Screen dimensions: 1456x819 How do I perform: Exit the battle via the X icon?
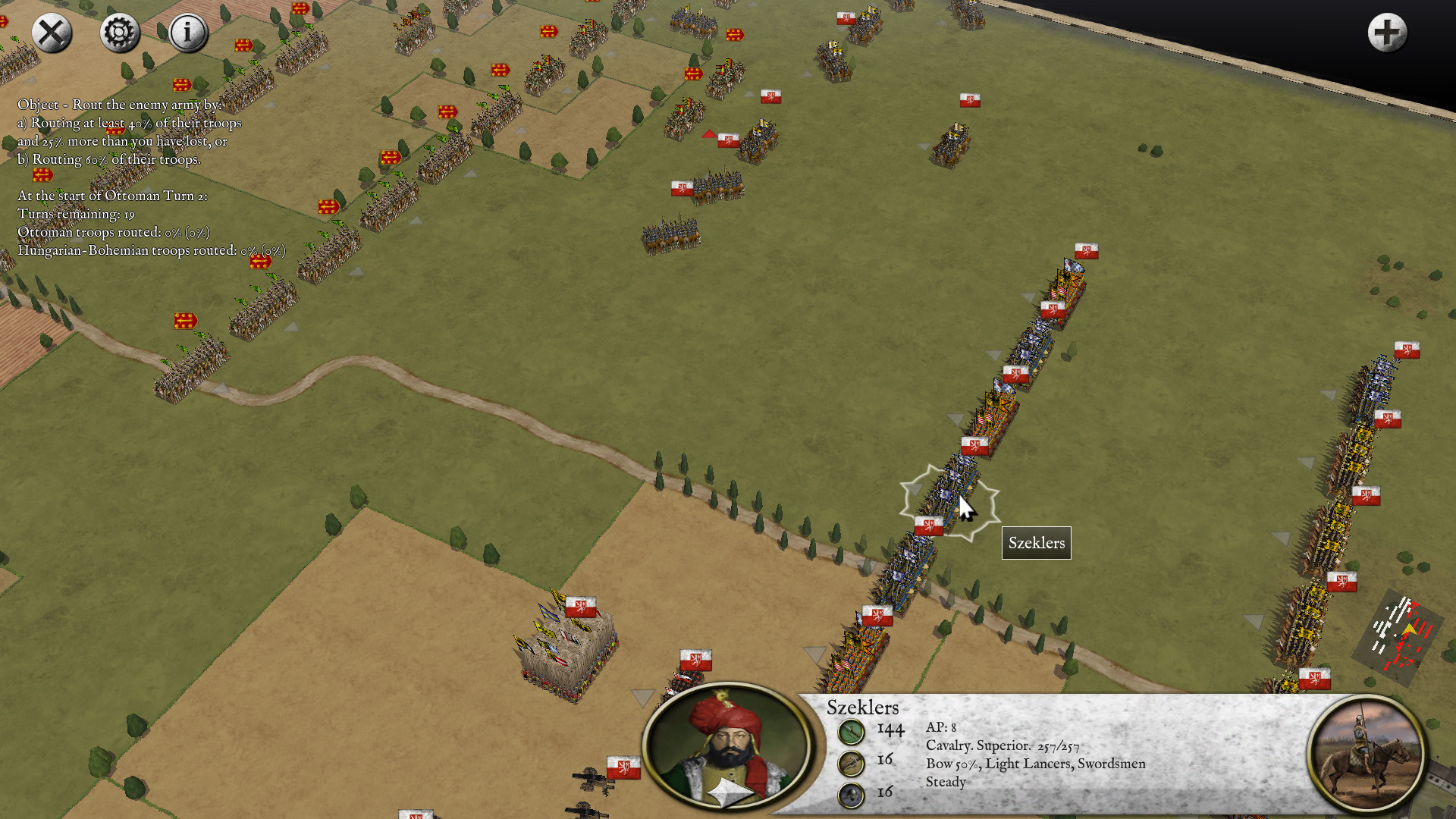point(51,33)
